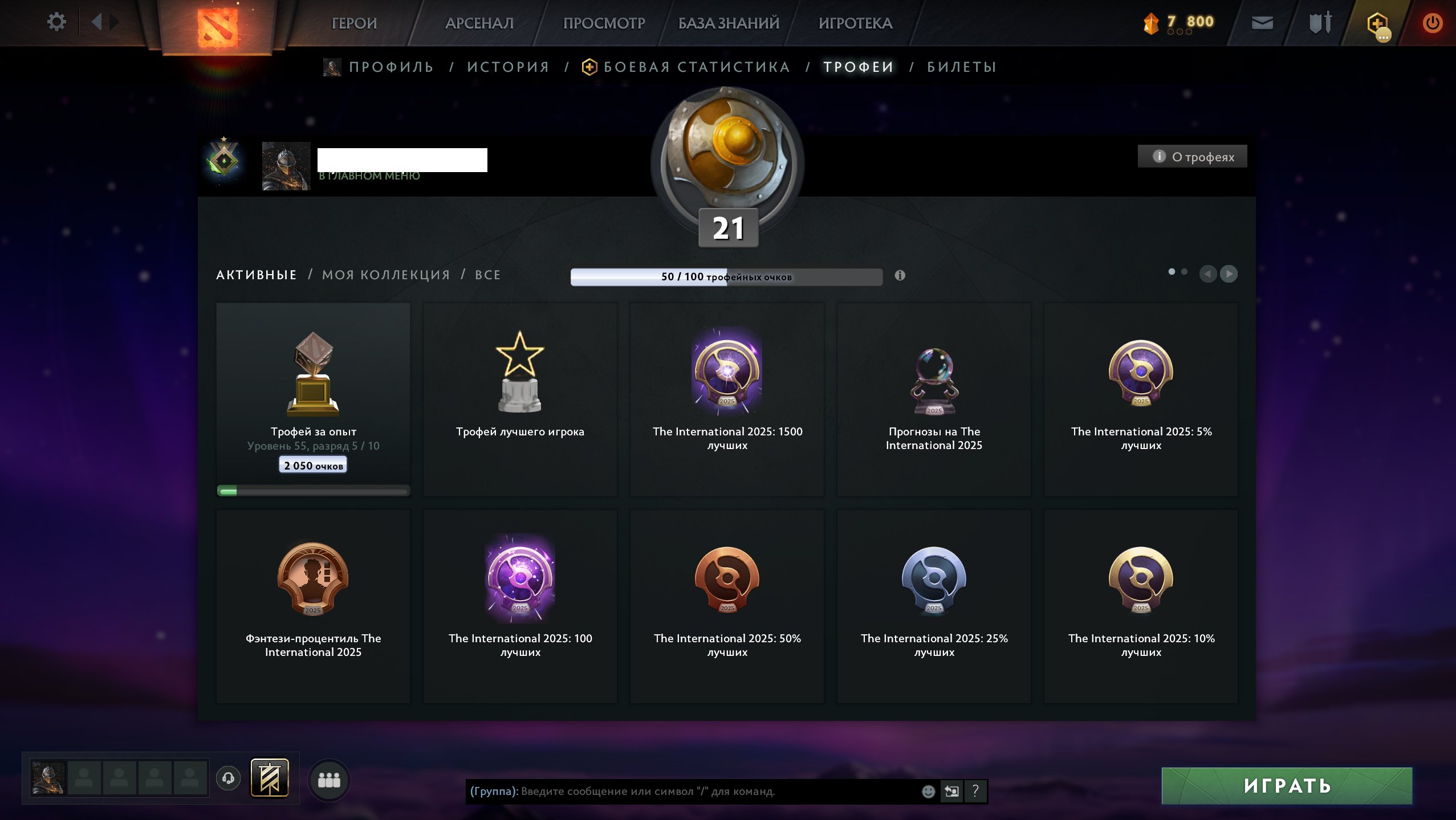This screenshot has width=1456, height=820.
Task: Open the База знаний section
Action: click(729, 23)
